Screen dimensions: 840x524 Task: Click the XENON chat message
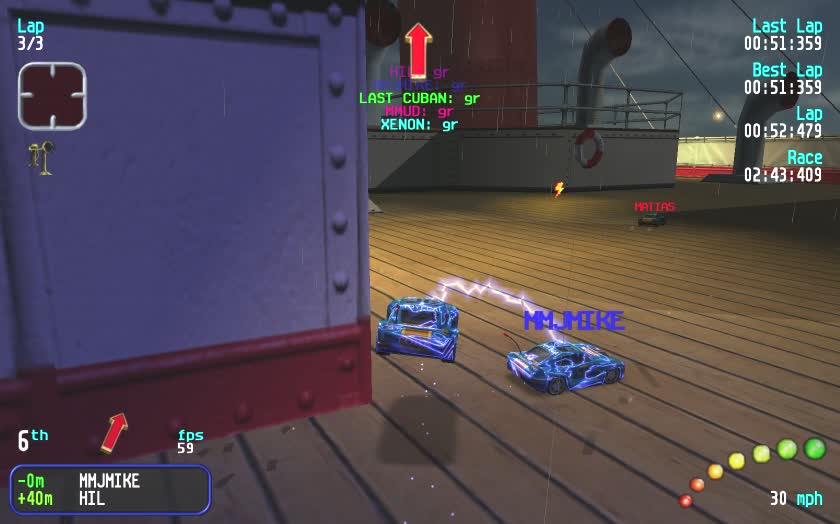419,125
